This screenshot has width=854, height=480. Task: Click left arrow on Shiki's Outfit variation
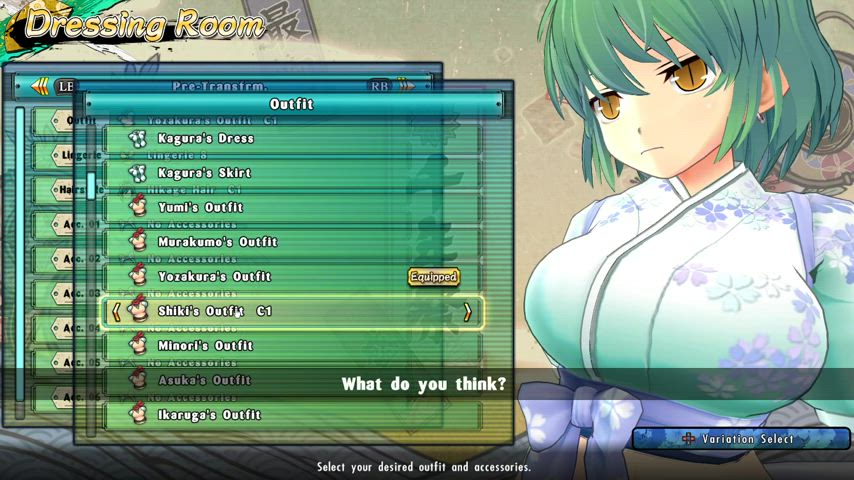(x=116, y=312)
